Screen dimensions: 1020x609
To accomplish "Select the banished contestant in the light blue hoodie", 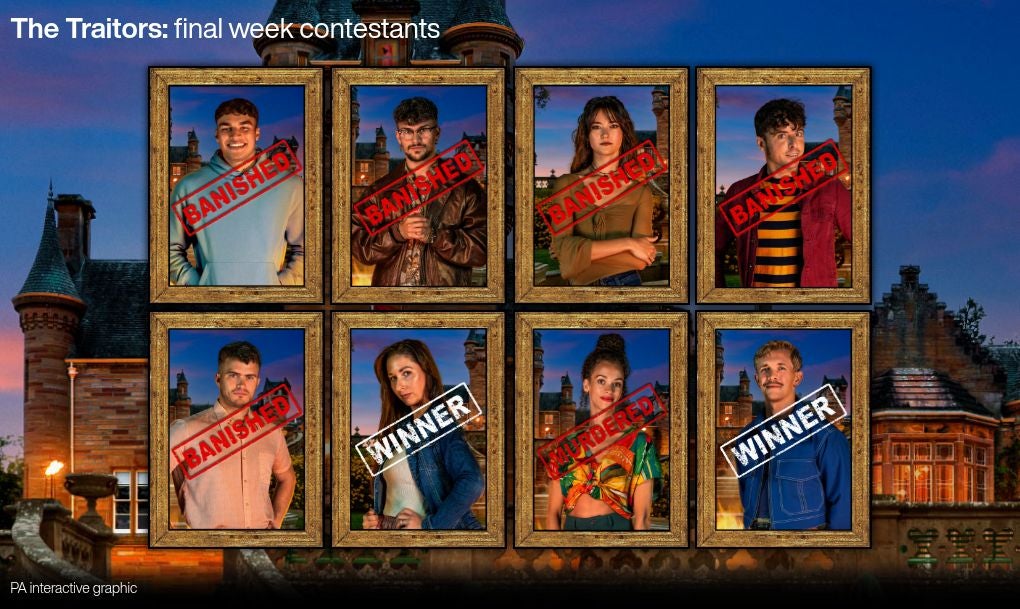I will 236,186.
